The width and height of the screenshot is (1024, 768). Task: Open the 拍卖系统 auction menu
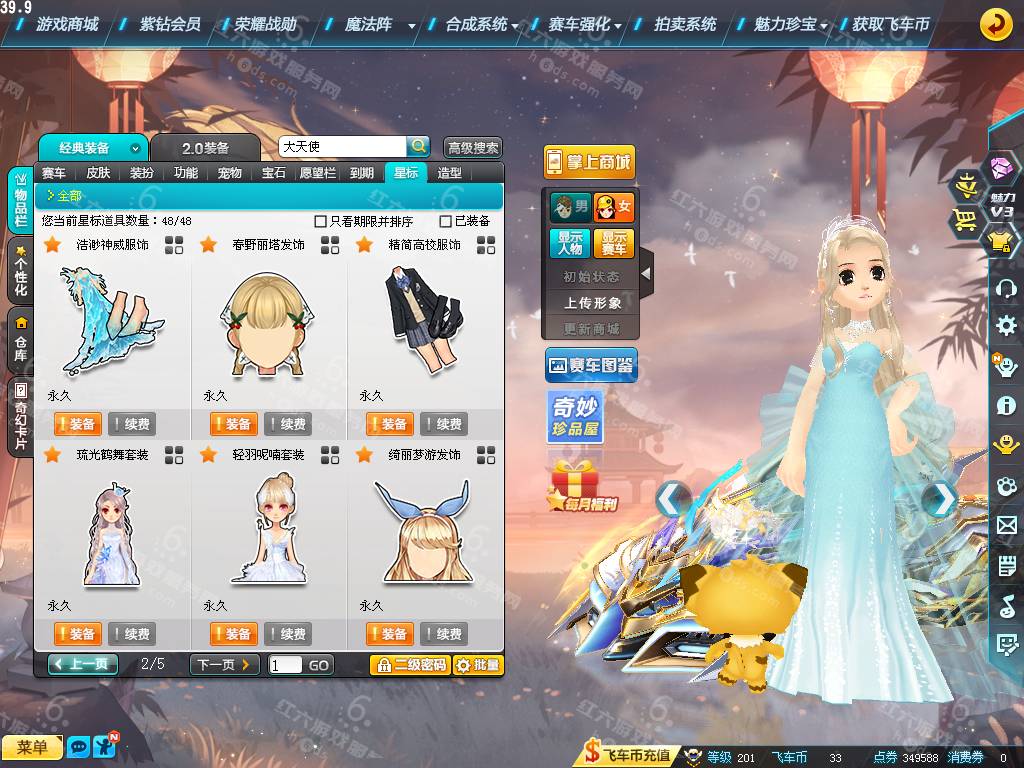(x=685, y=24)
